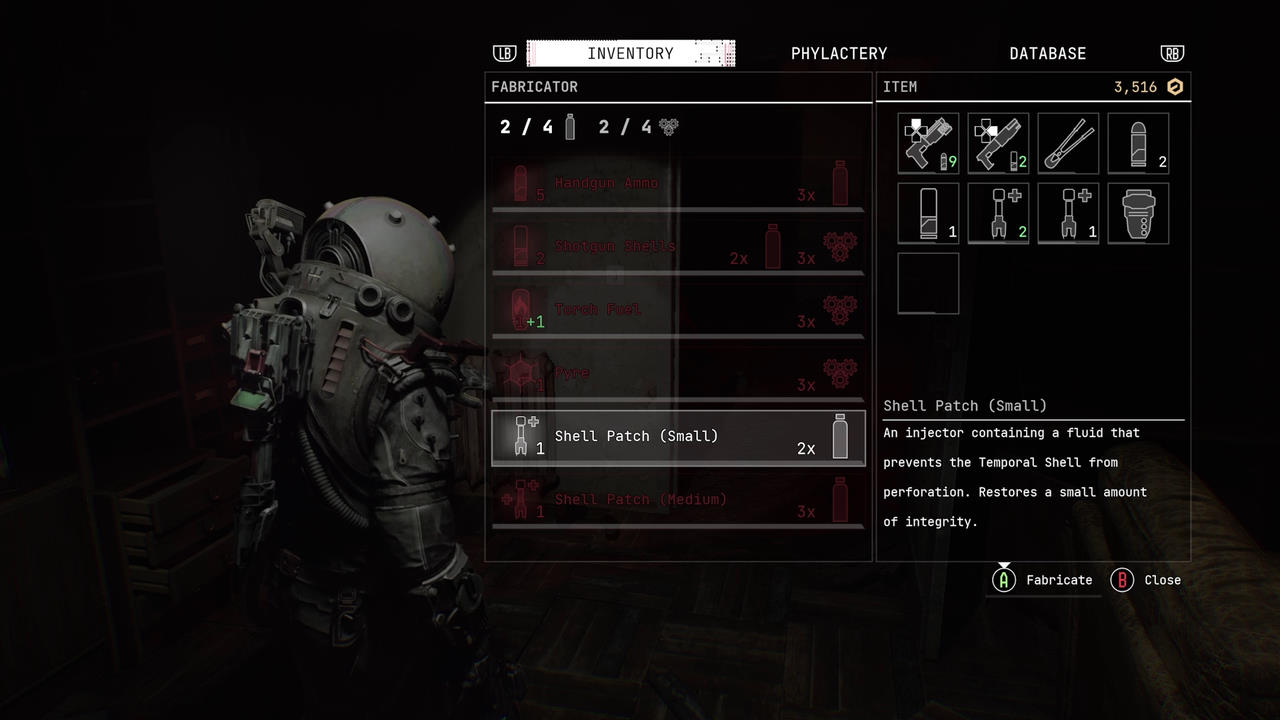Select the Shotgun Shells recipe
Viewport: 1280px width, 720px height.
678,247
